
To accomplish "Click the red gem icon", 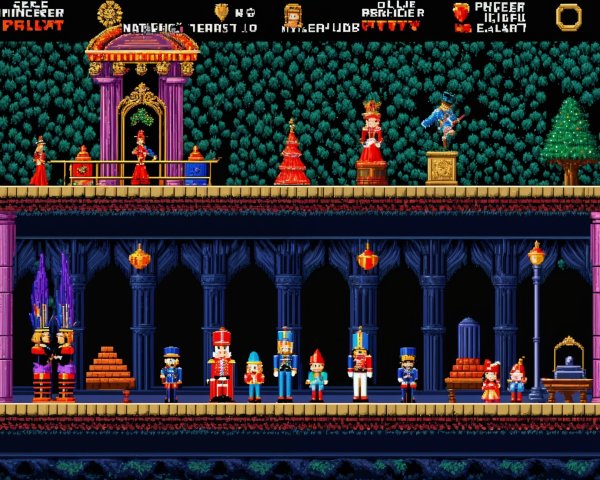I will (x=461, y=12).
